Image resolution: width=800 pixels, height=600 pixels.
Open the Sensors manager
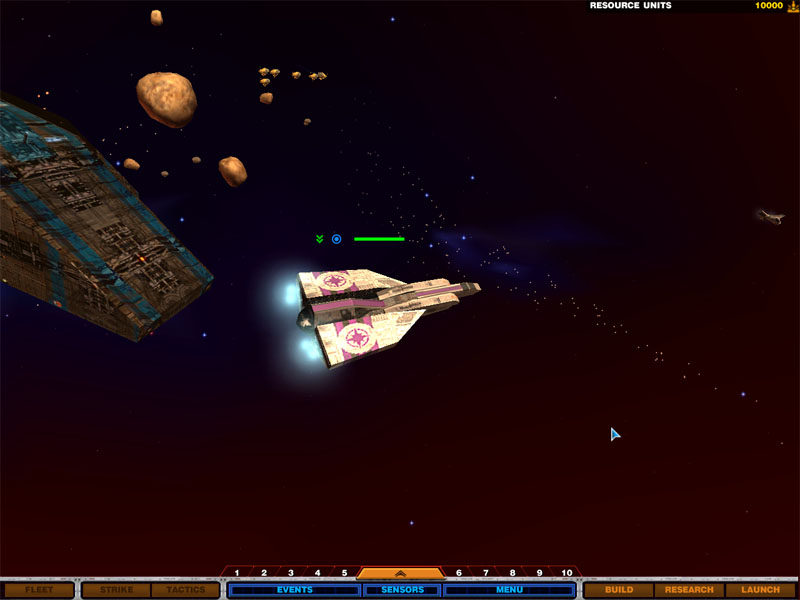tap(402, 590)
